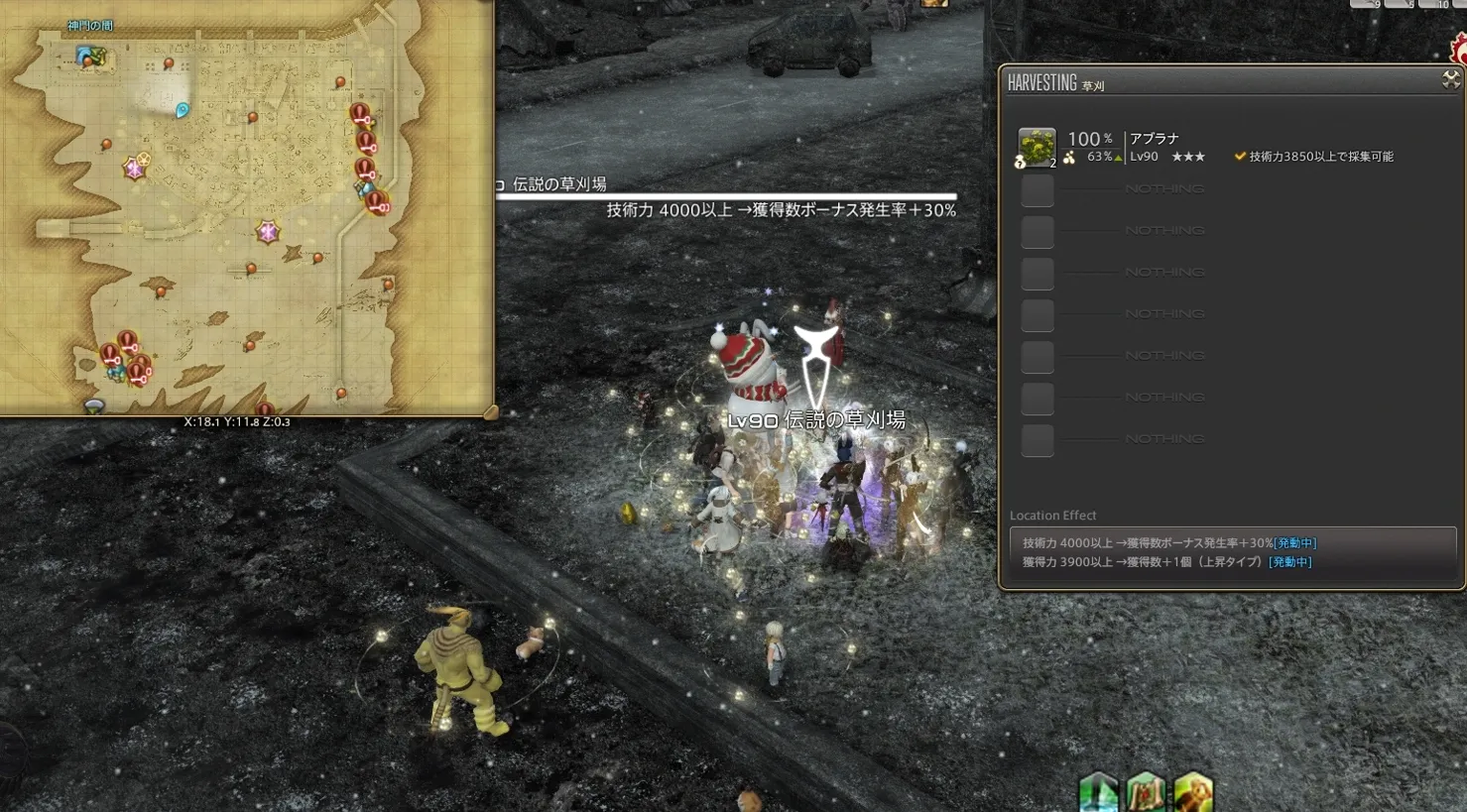Activate the map scroll hotbar icon
The width and height of the screenshot is (1467, 812).
pos(1146,793)
